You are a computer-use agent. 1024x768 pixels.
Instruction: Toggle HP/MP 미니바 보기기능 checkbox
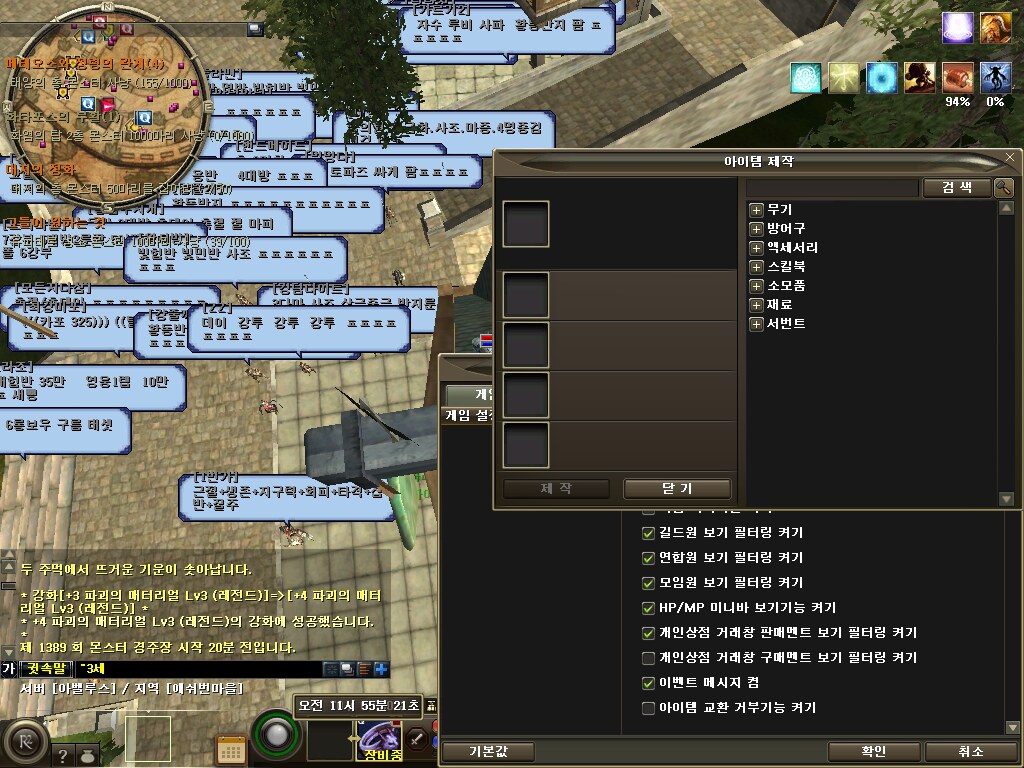(648, 608)
